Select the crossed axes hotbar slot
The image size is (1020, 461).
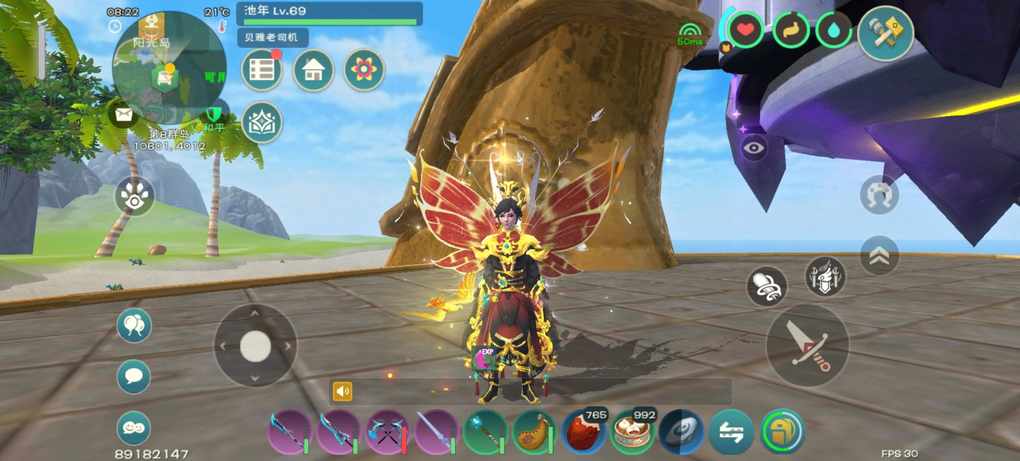pos(387,433)
